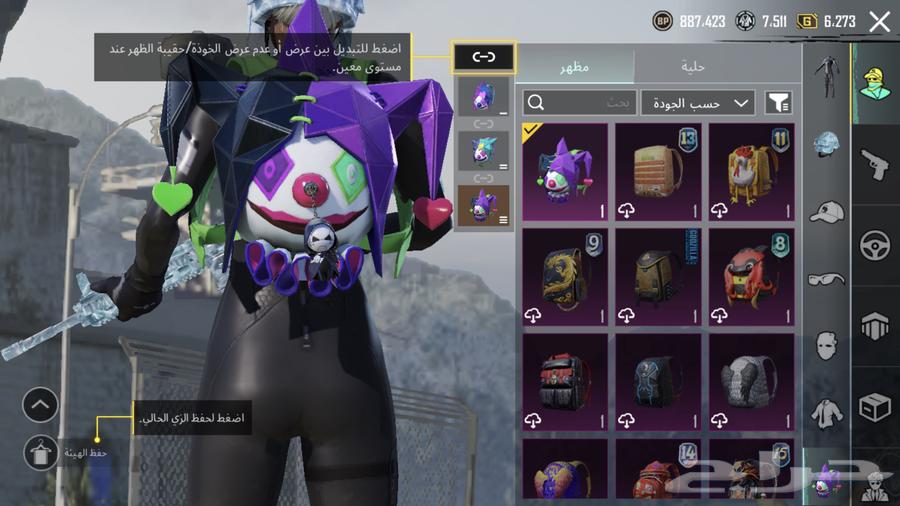Open the pistol weapons category
The width and height of the screenshot is (900, 506).
pyautogui.click(x=875, y=164)
